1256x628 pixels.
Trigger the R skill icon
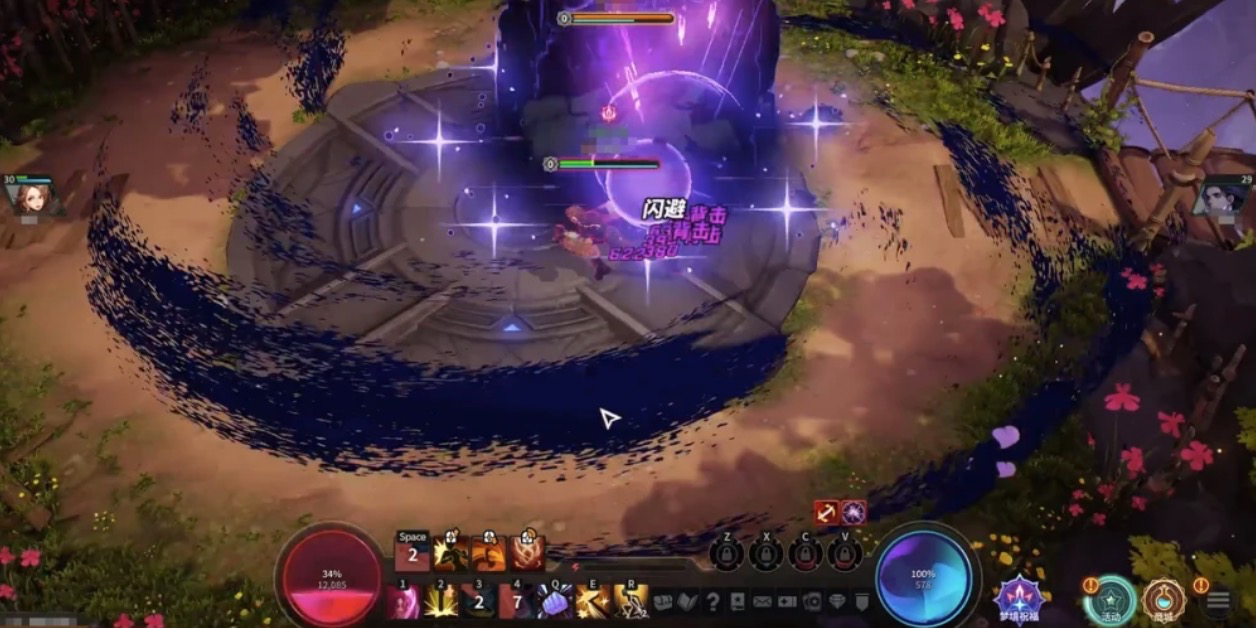click(631, 601)
